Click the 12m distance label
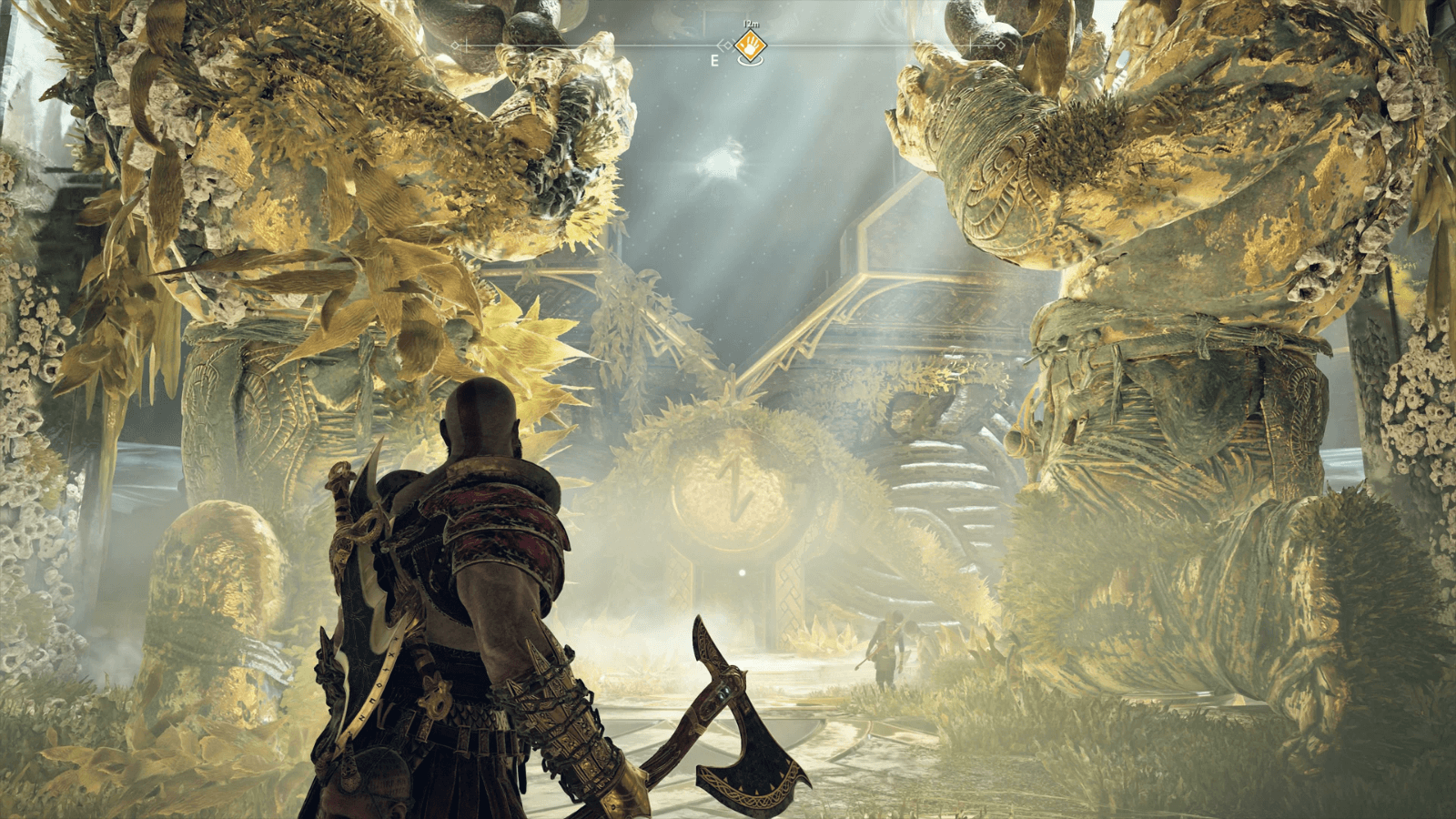 tap(752, 23)
